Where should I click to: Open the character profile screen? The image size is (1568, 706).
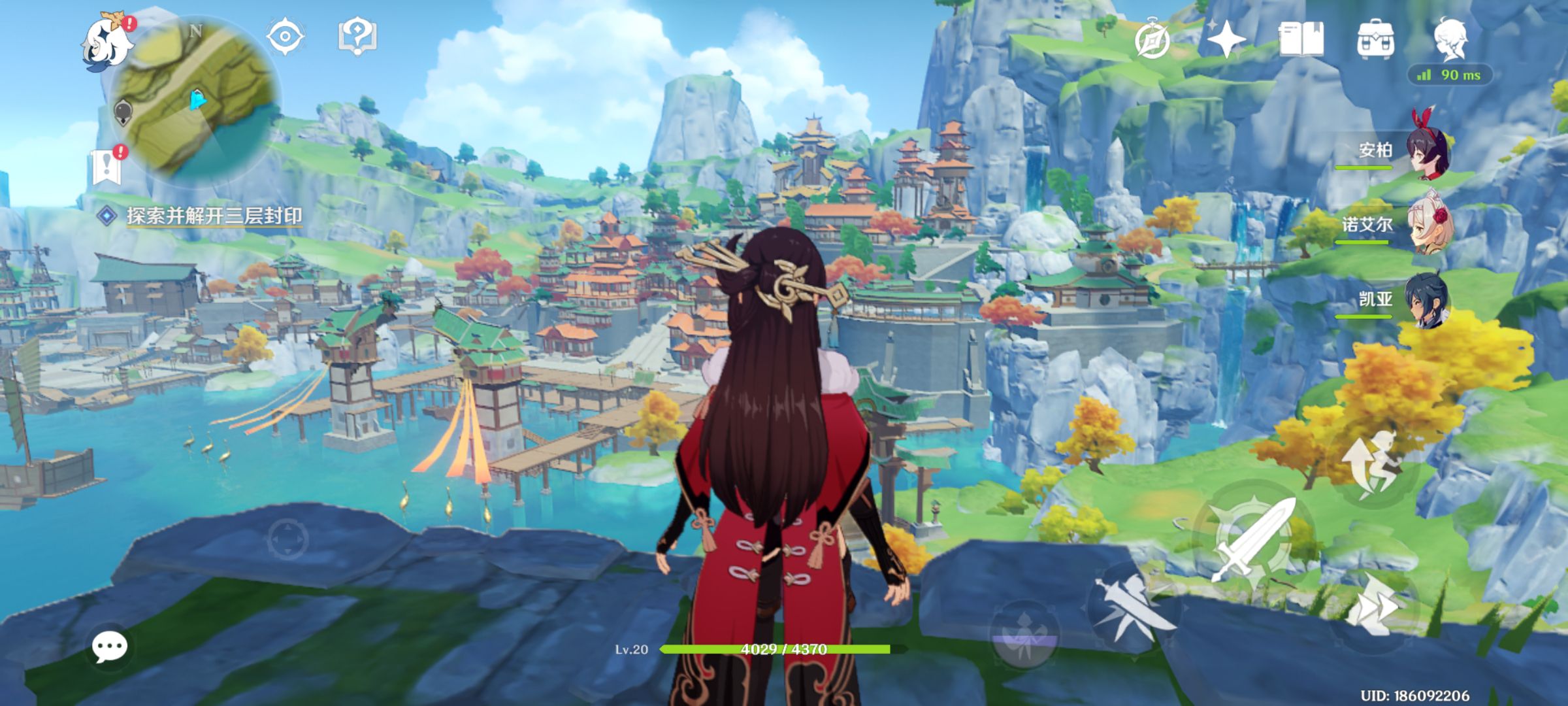pos(1451,38)
